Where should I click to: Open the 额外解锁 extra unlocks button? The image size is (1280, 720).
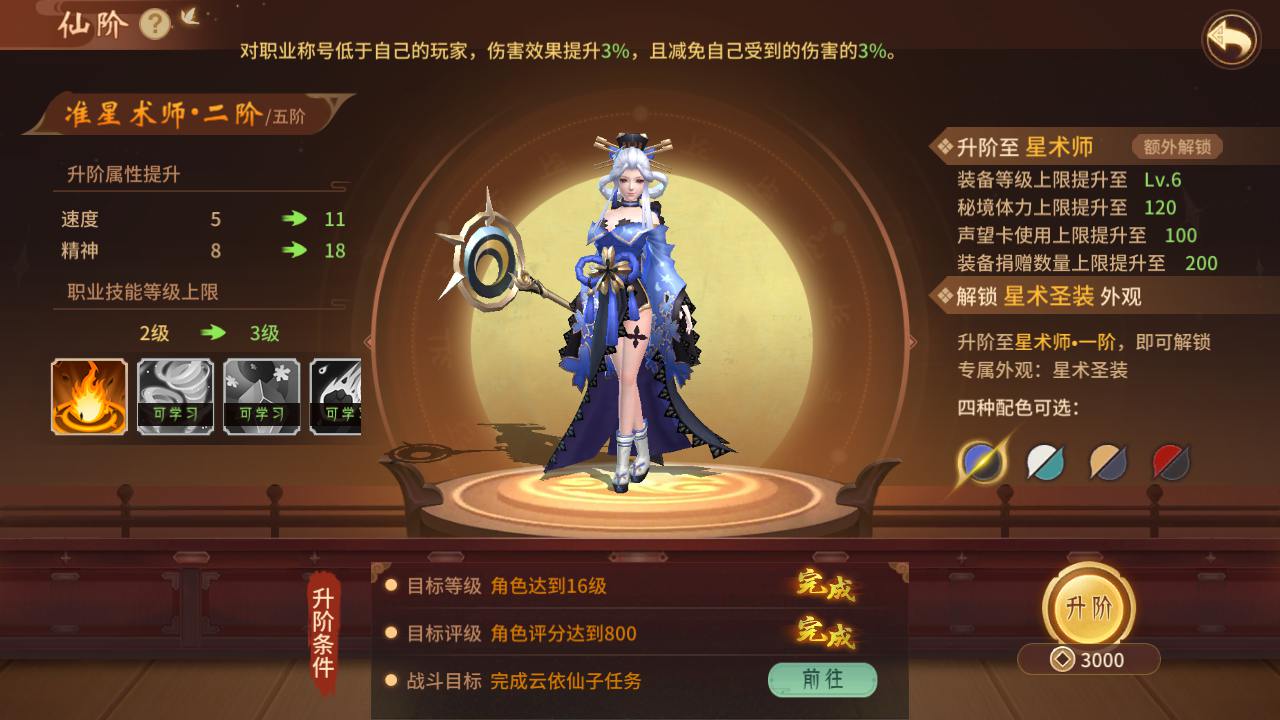(x=1177, y=147)
